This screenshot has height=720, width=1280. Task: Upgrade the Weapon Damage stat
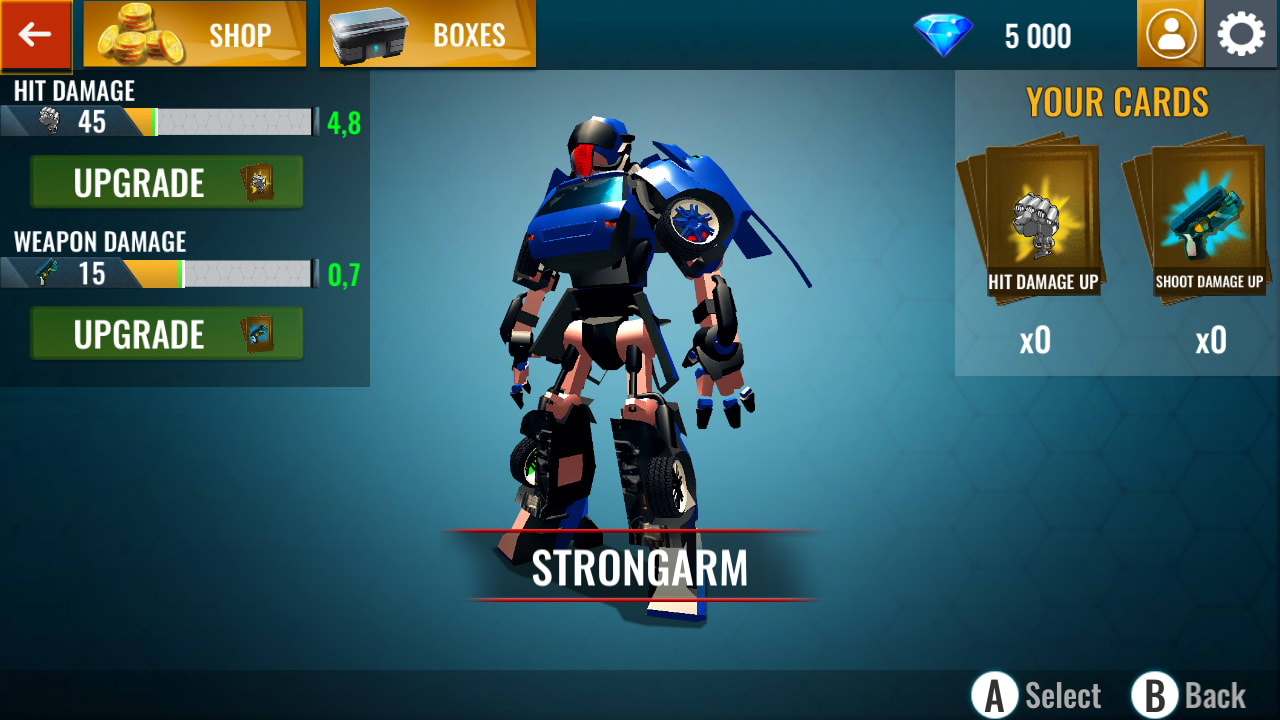pyautogui.click(x=150, y=334)
